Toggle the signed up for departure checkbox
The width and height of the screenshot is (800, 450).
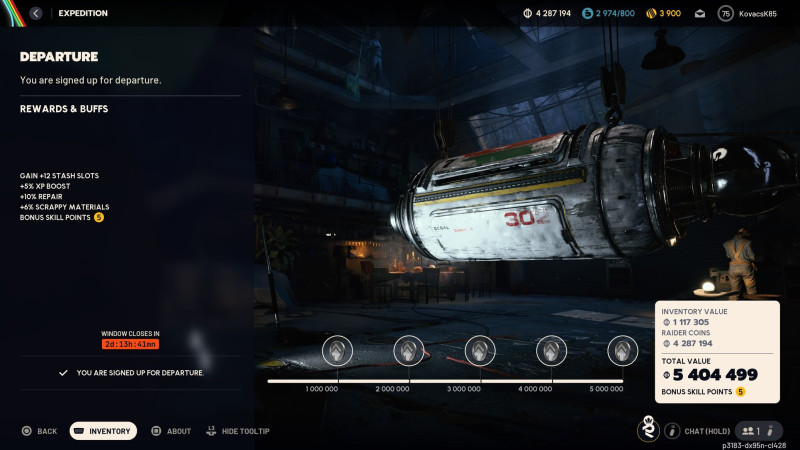tap(64, 373)
